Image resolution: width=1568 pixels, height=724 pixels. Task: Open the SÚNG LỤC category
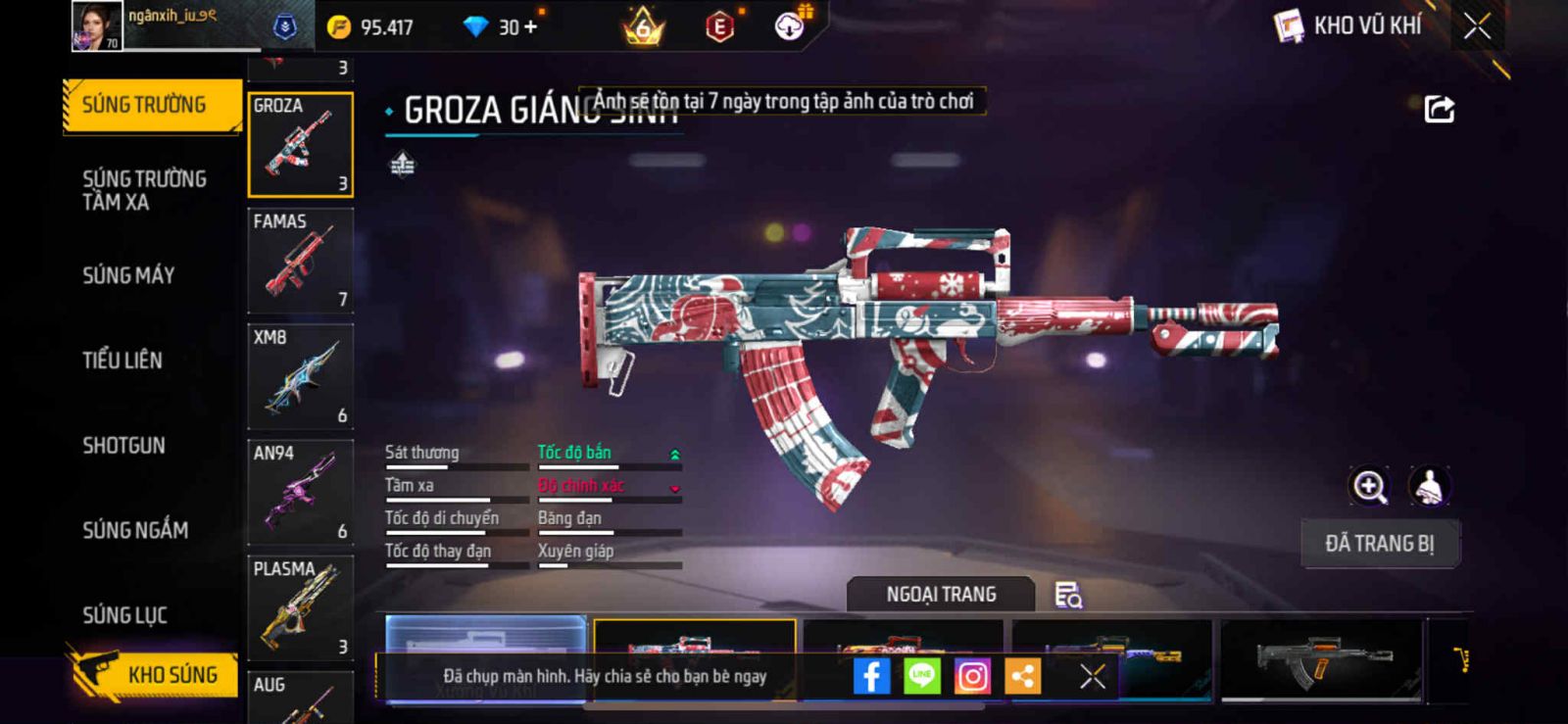click(124, 615)
